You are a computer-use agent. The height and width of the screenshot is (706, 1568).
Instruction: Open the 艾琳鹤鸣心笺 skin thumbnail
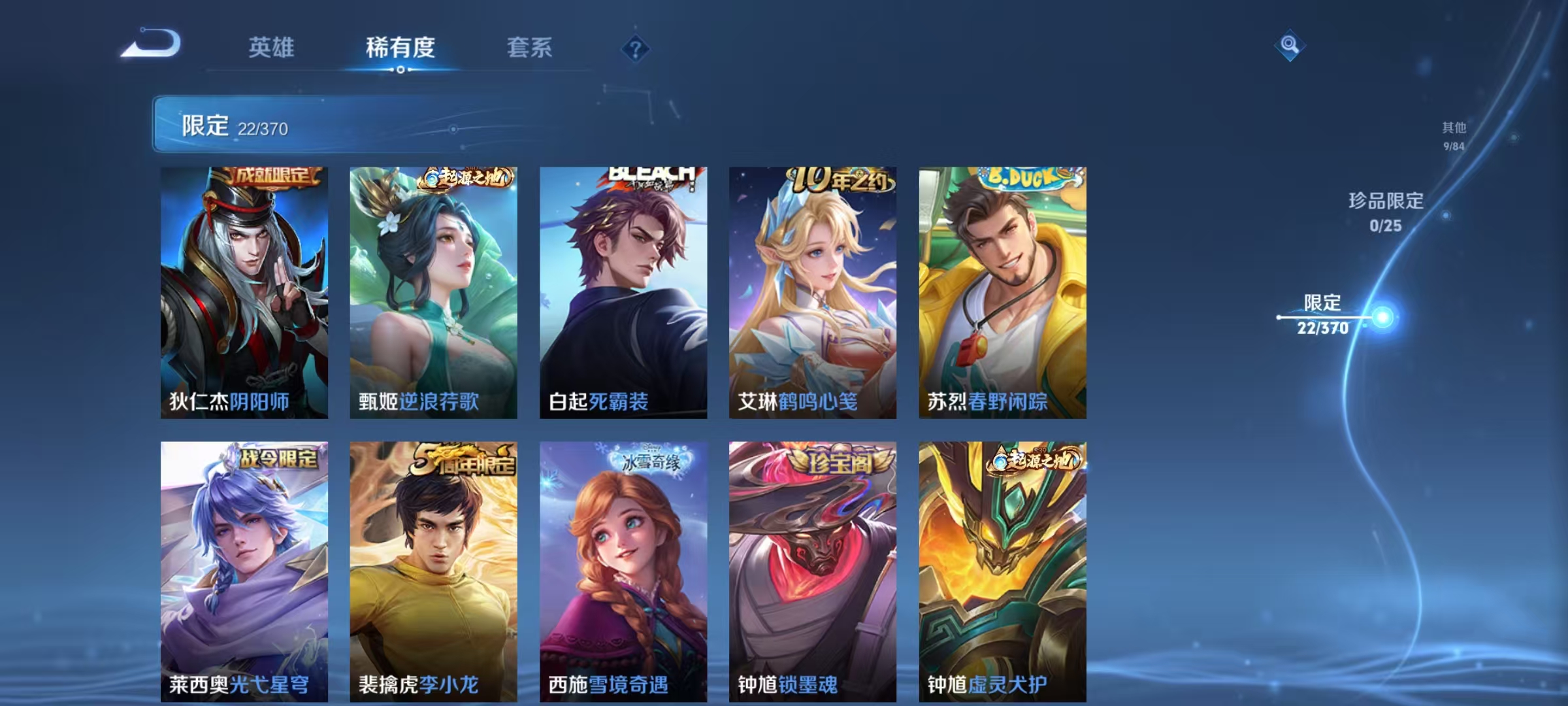pos(812,294)
